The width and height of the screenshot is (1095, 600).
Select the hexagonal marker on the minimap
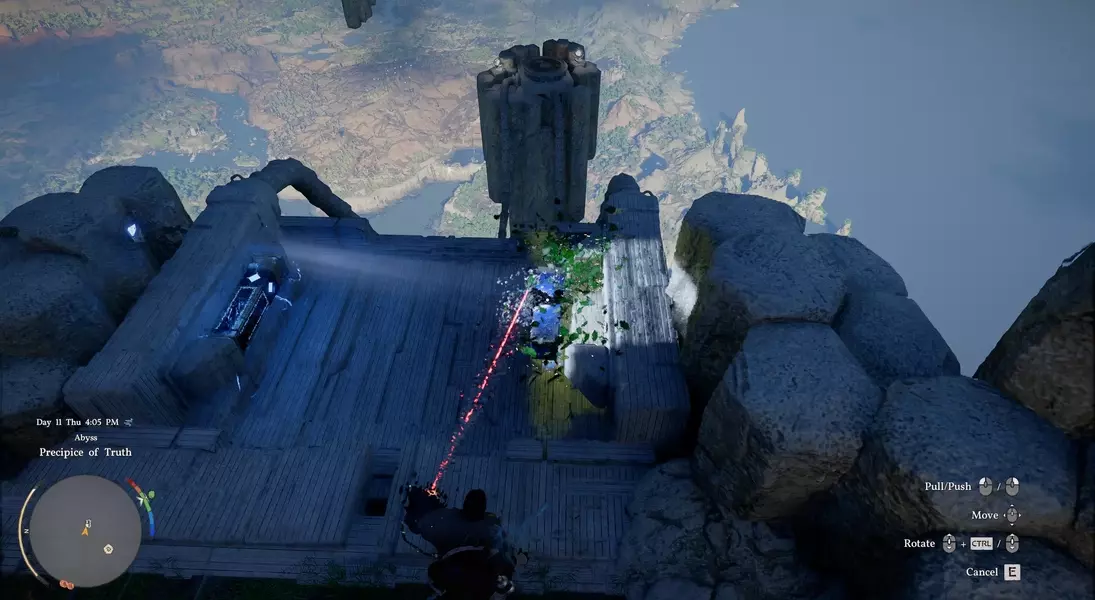tap(108, 549)
